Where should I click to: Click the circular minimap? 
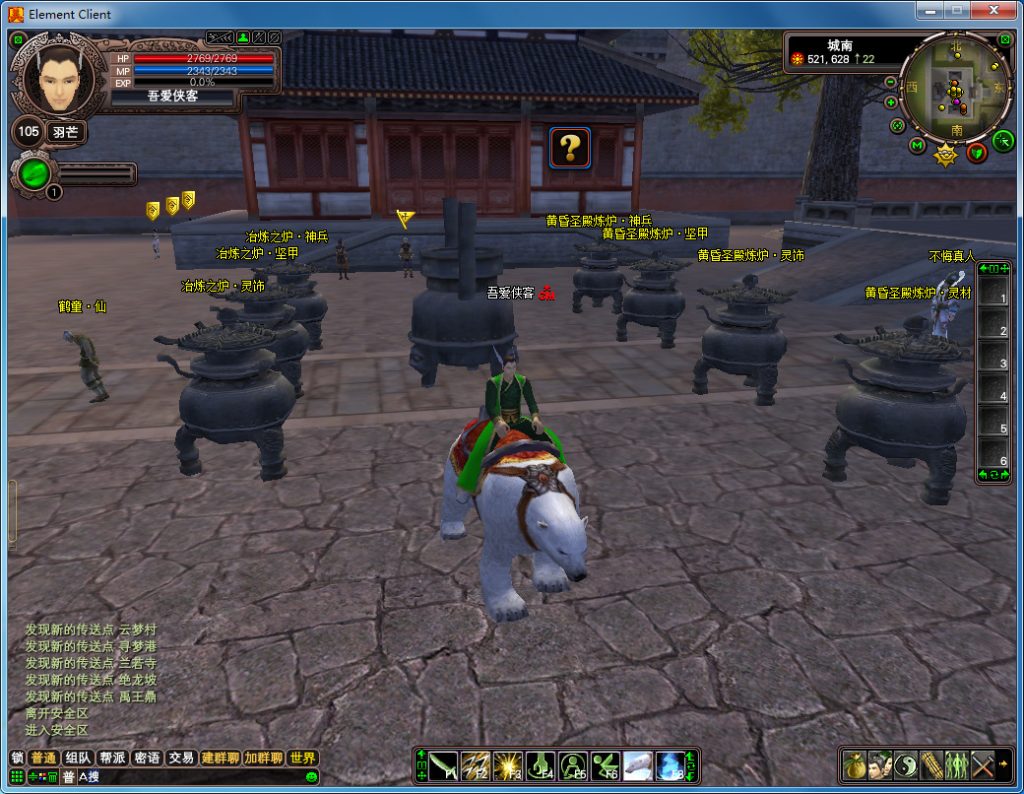pos(956,88)
